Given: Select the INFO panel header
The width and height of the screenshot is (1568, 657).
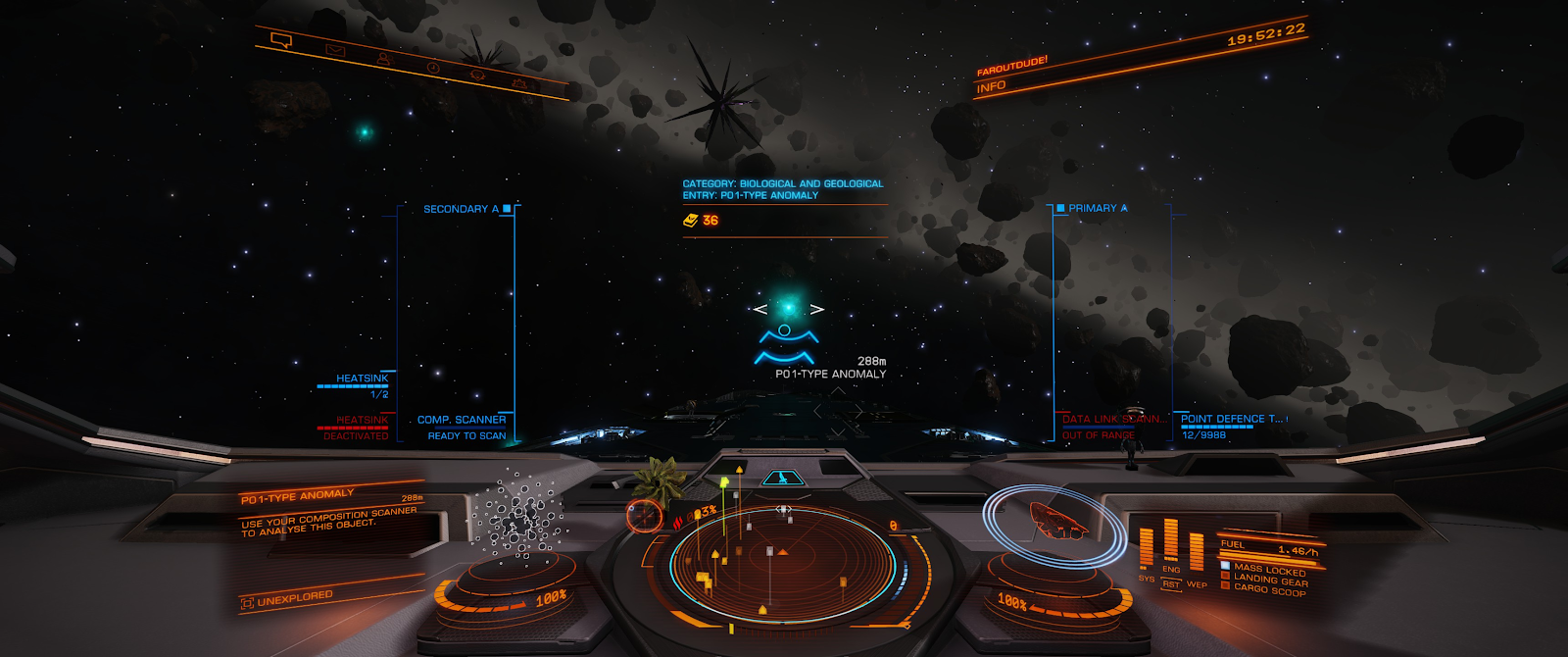Looking at the screenshot, I should [992, 87].
